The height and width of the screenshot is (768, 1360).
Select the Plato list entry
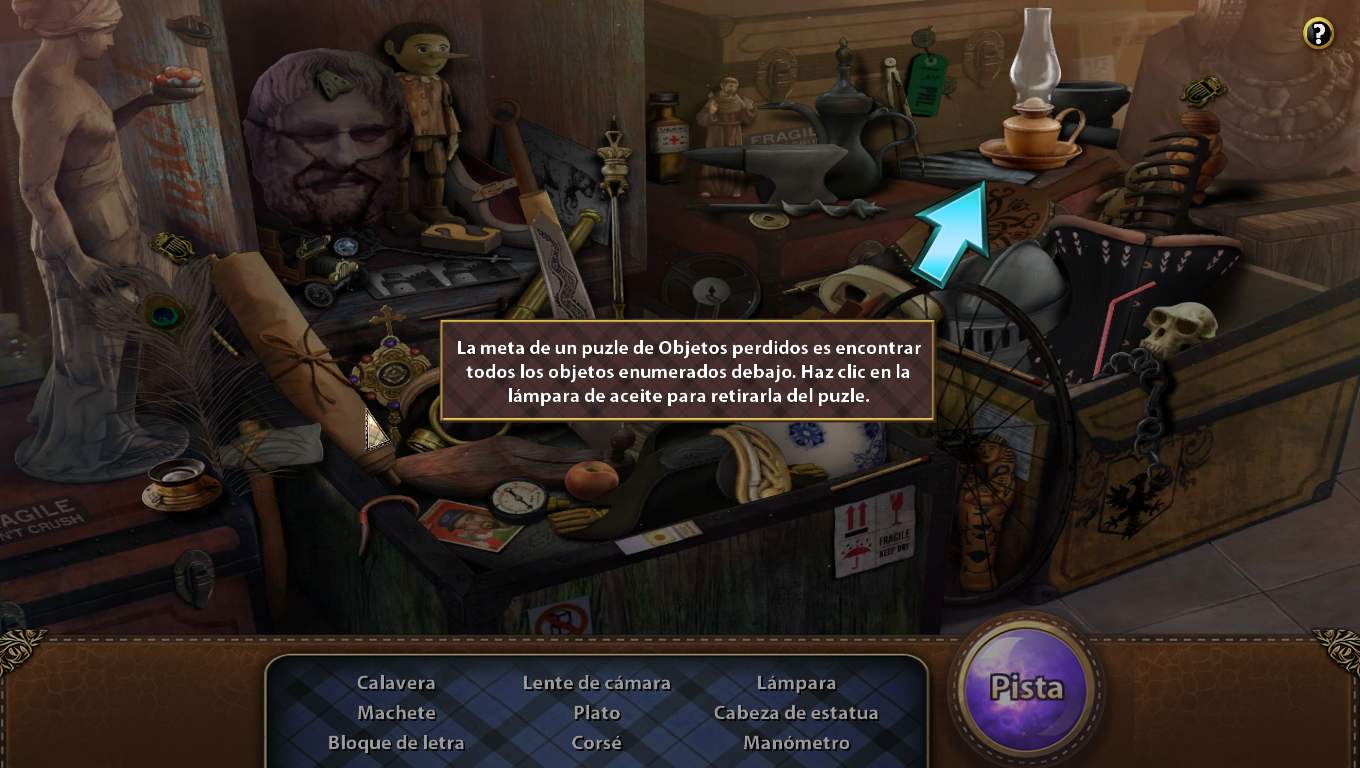596,713
